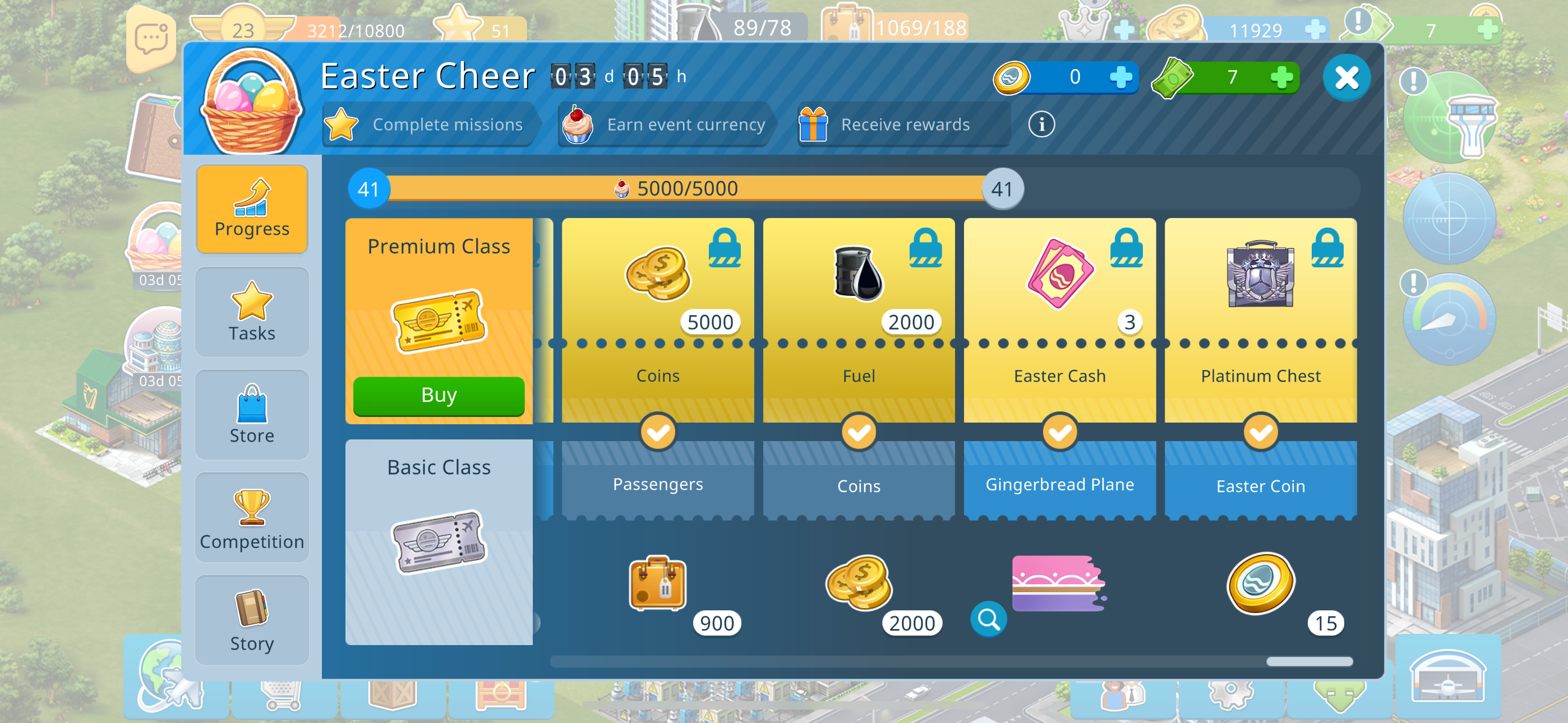This screenshot has height=723, width=1568.
Task: Open the event Store tab
Action: (252, 414)
